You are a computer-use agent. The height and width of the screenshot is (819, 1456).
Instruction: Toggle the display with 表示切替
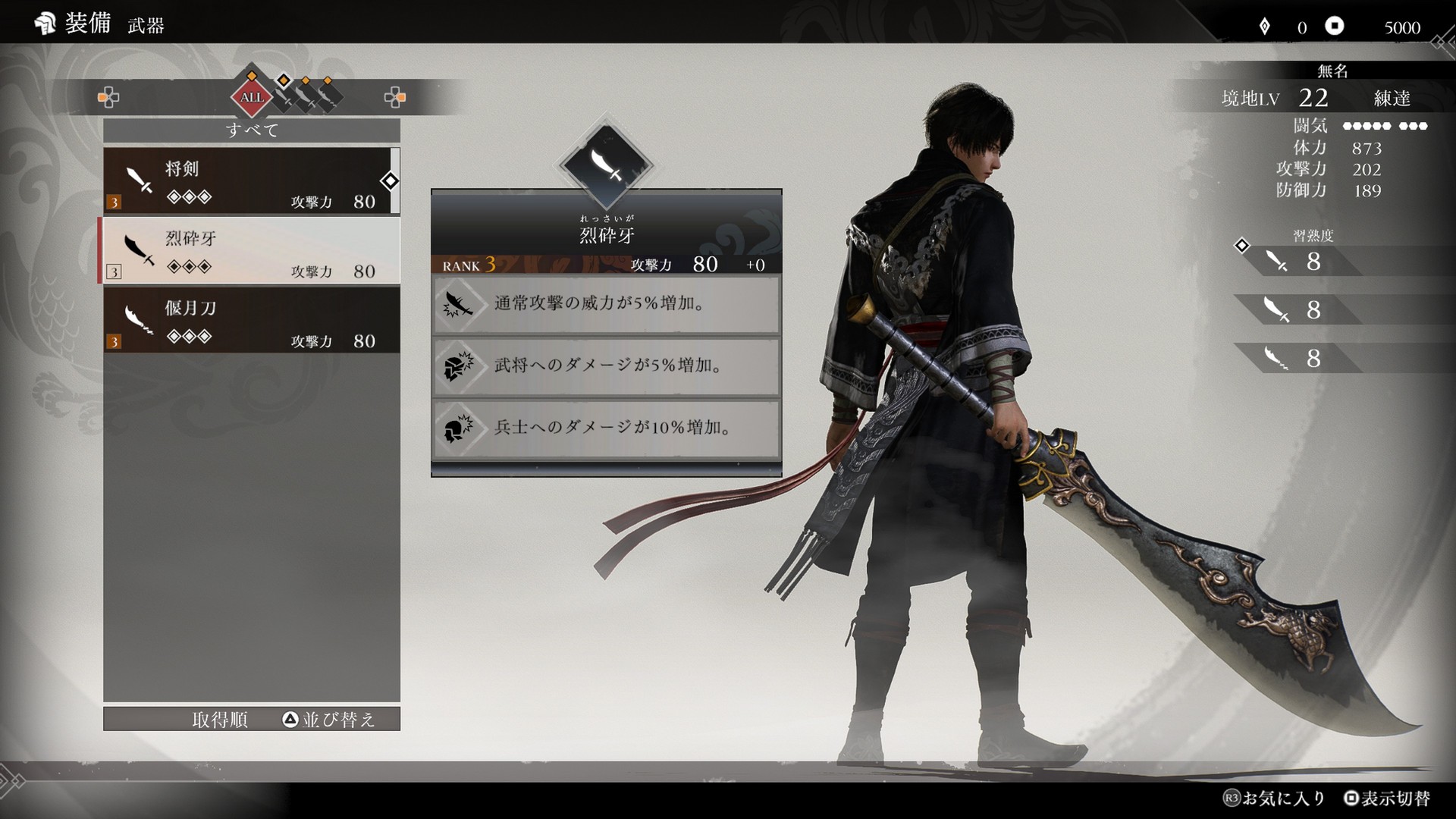click(1387, 799)
